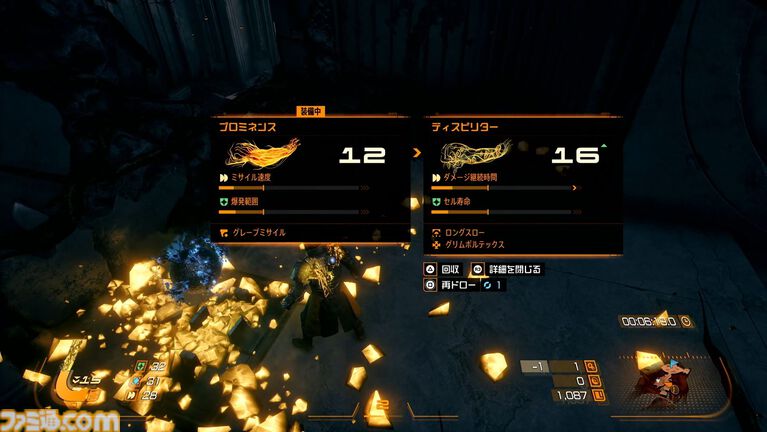Redraw the weapon with 再ドロー
Viewport: 767px width, 432px height.
pos(456,285)
